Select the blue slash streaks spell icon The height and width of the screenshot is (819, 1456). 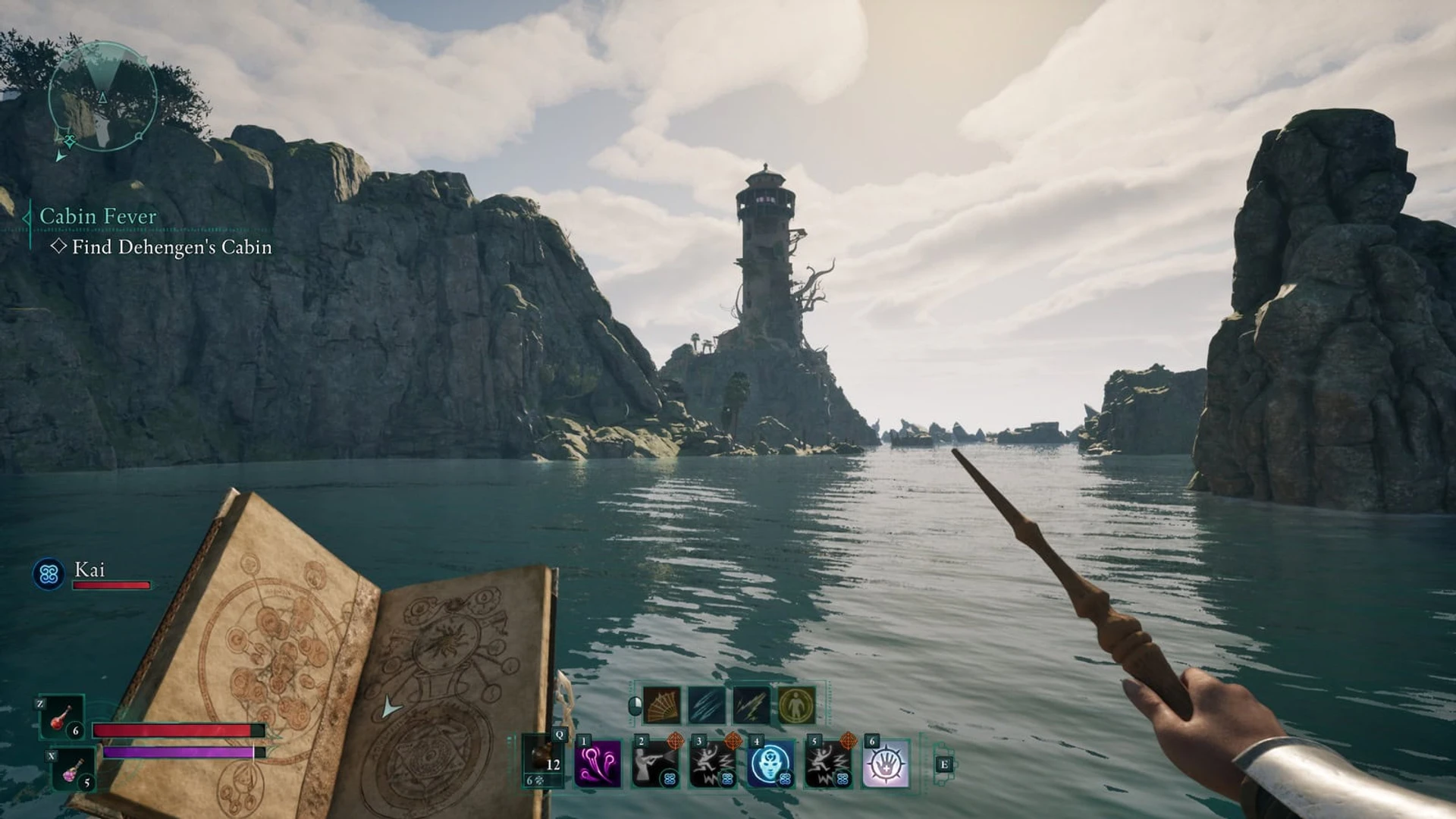[707, 705]
